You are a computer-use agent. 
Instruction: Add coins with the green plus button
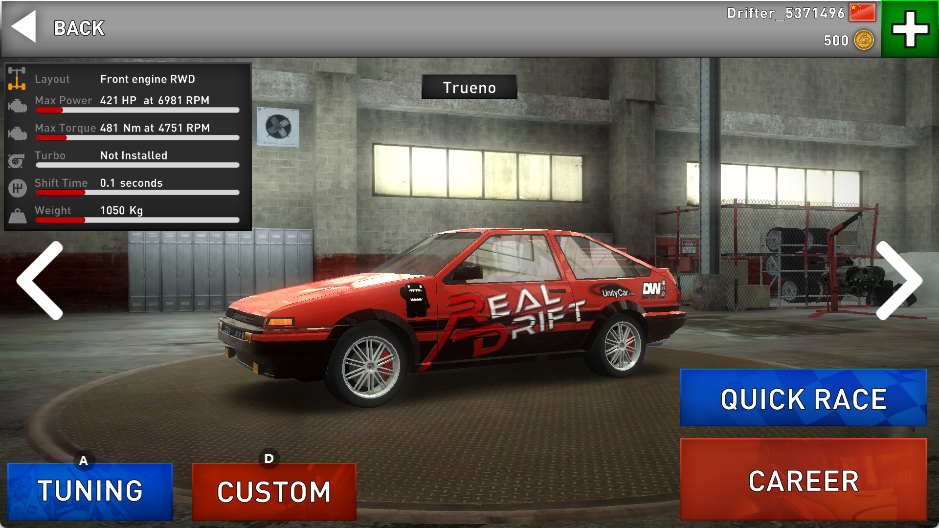coord(909,29)
